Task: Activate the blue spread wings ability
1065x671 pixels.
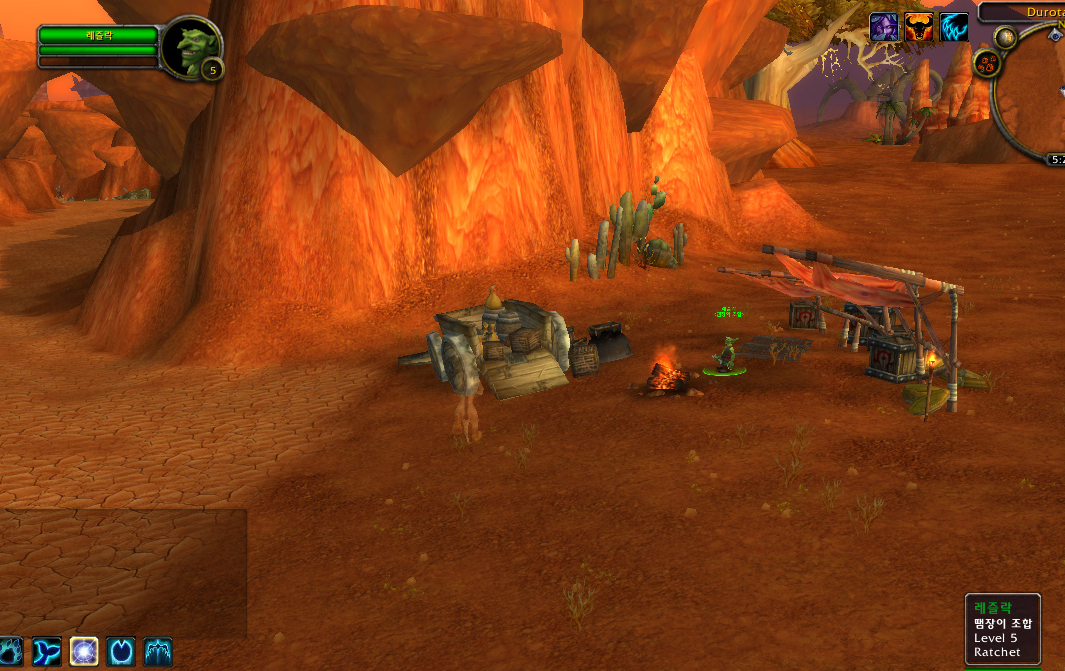Action: click(x=158, y=651)
